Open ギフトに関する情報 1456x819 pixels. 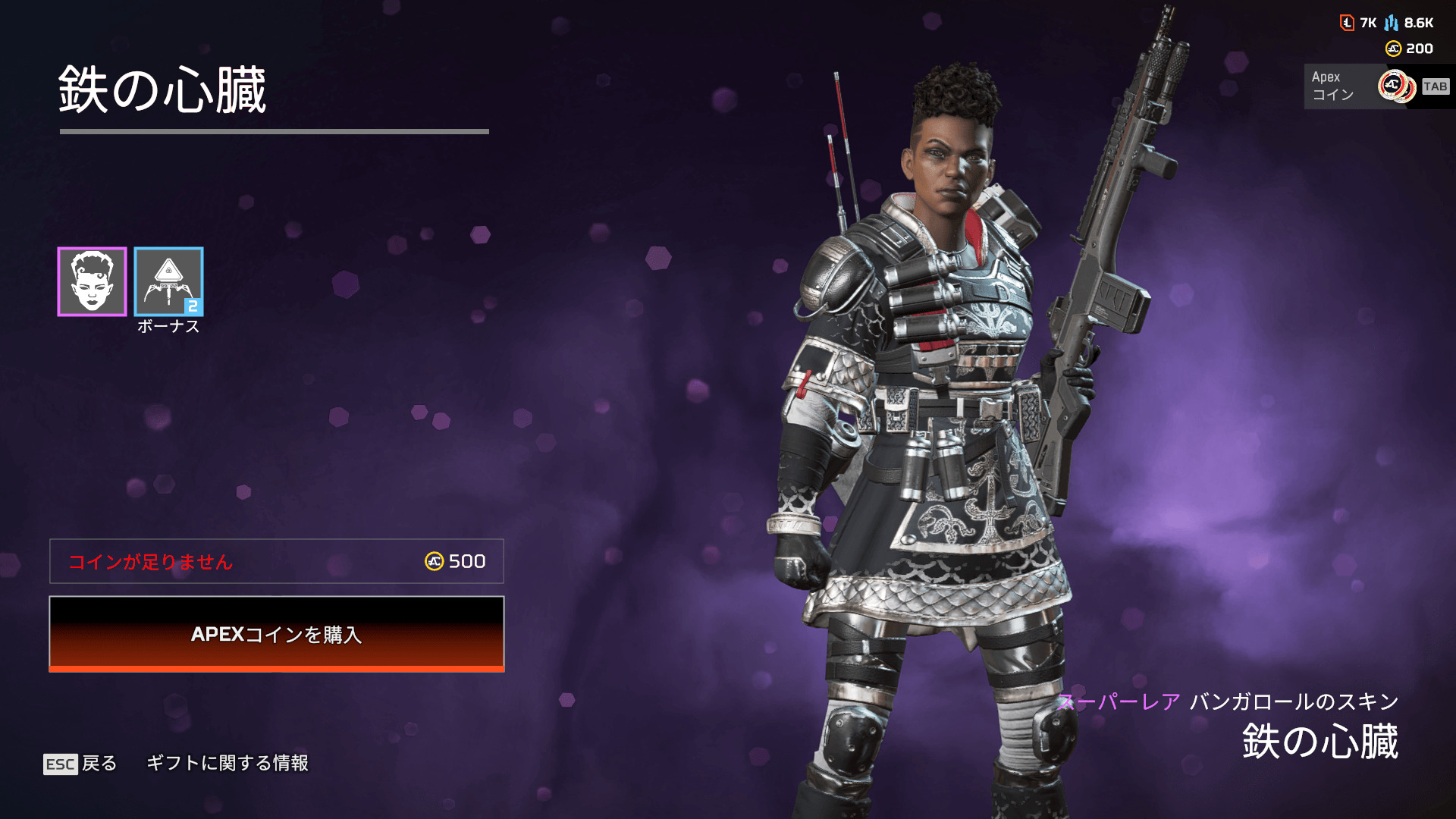point(227,763)
